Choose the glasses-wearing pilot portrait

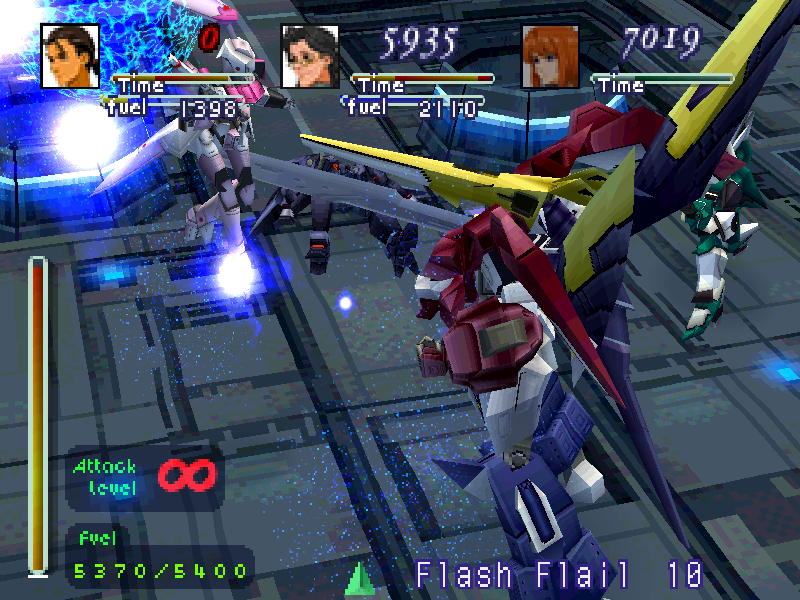pyautogui.click(x=309, y=57)
